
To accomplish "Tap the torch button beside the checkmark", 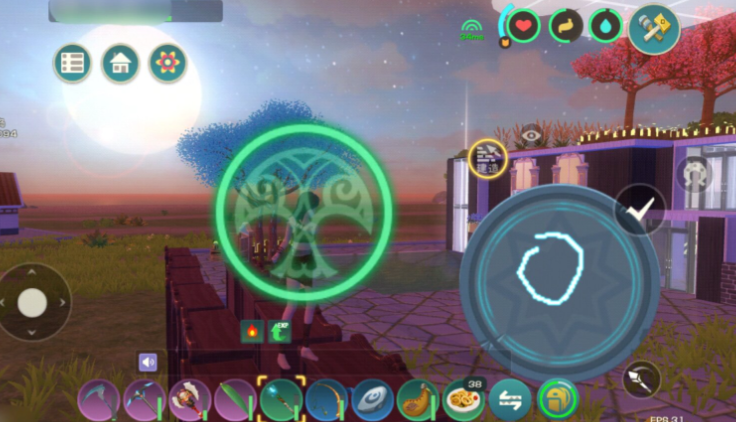I will [640, 379].
